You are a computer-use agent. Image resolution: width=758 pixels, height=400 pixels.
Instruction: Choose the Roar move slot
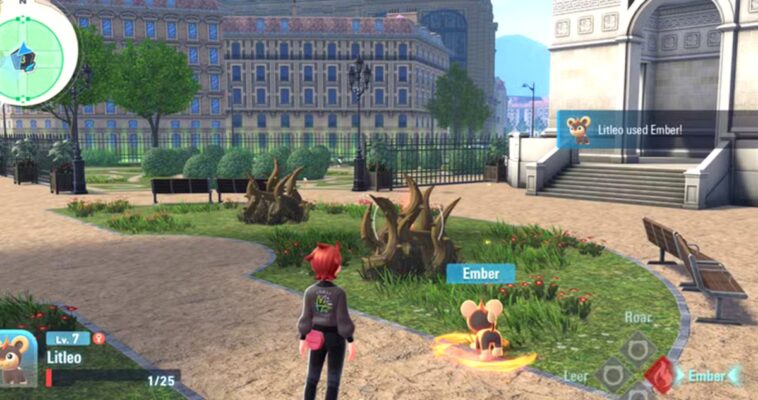click(636, 349)
